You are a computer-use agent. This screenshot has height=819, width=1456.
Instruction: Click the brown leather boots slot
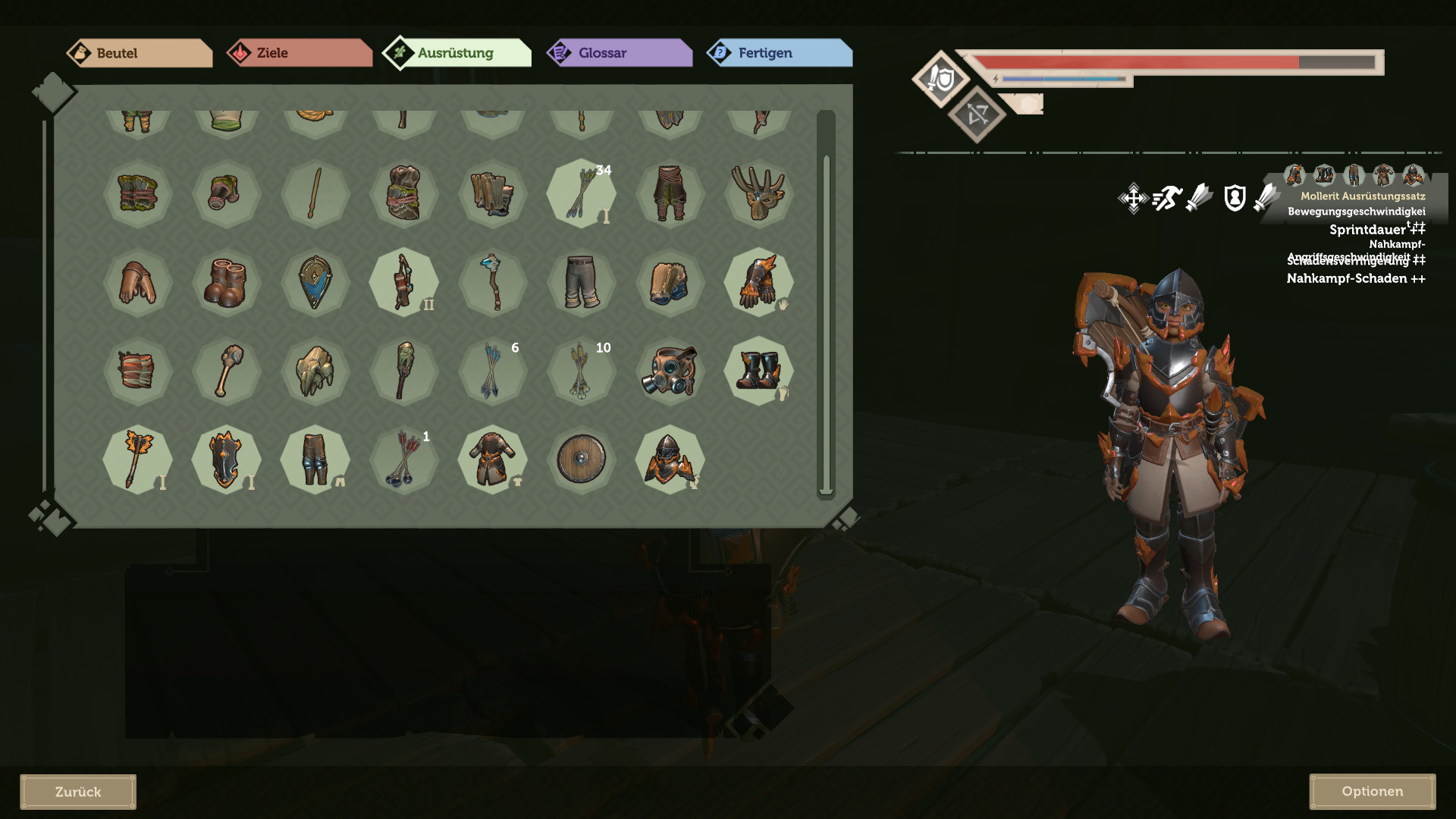226,282
